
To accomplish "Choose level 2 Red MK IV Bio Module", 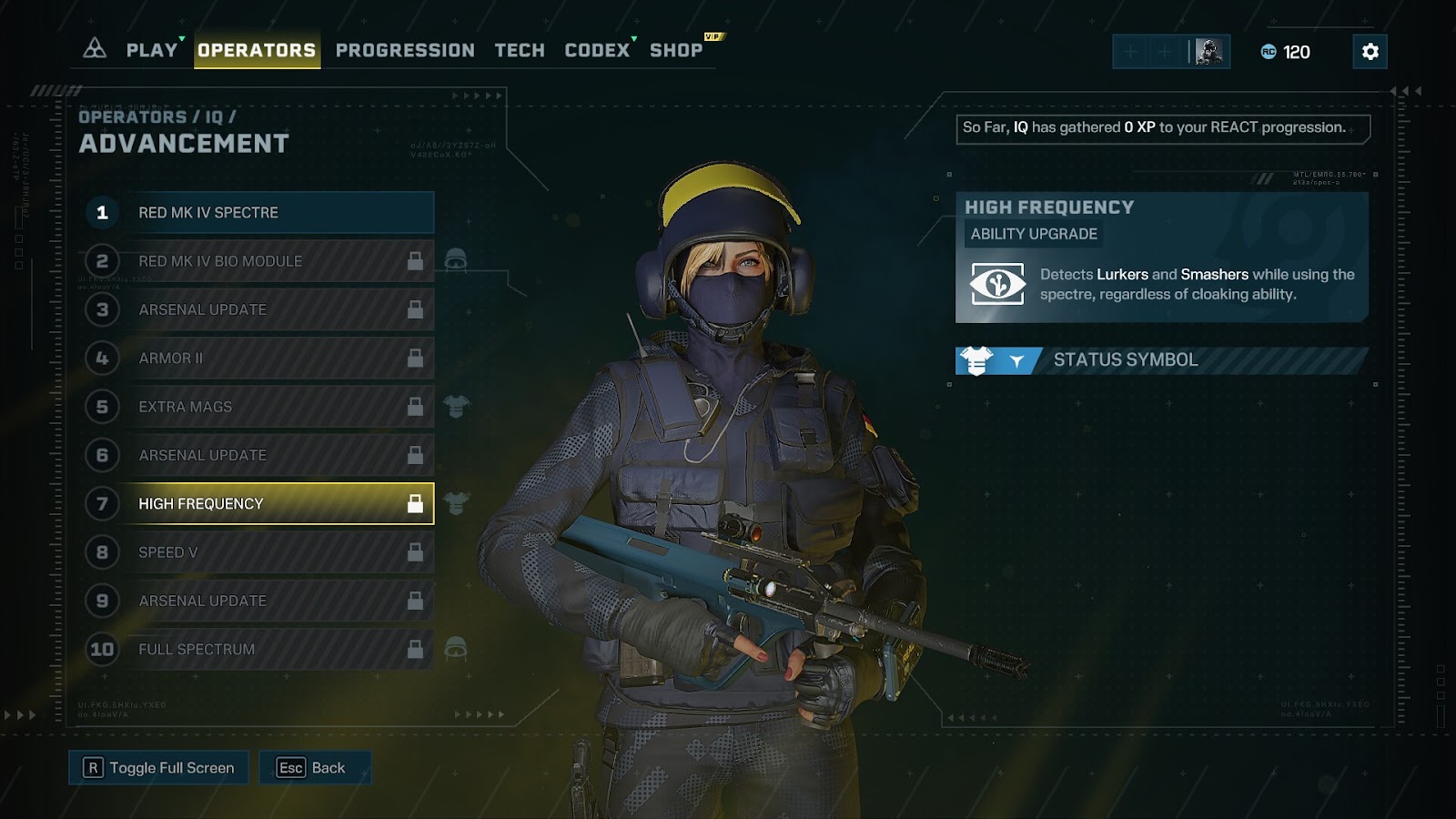I will 278,261.
